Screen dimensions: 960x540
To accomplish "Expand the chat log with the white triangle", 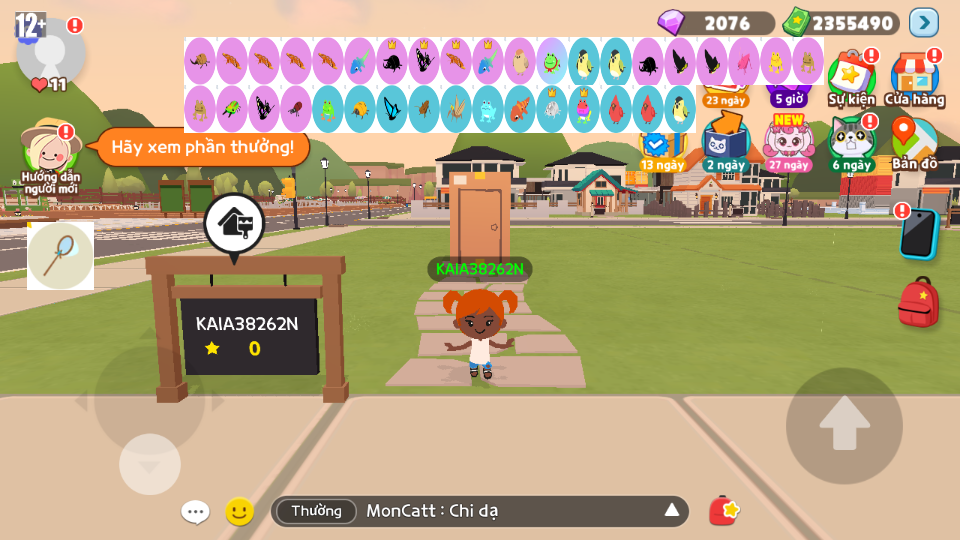I will click(x=672, y=511).
